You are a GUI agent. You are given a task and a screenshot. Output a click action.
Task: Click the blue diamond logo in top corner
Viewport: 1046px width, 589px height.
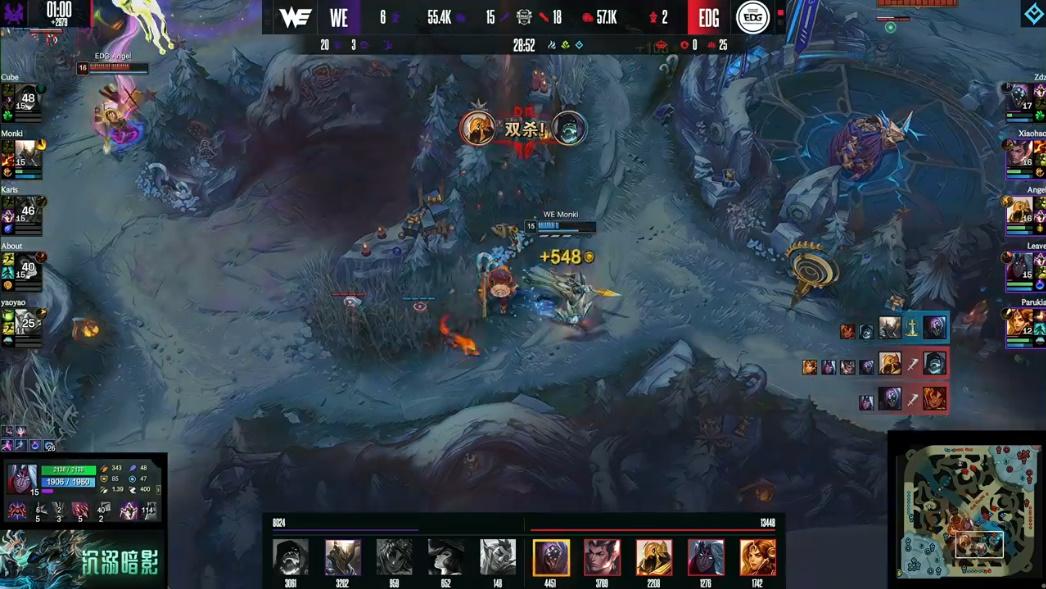pyautogui.click(x=1033, y=13)
